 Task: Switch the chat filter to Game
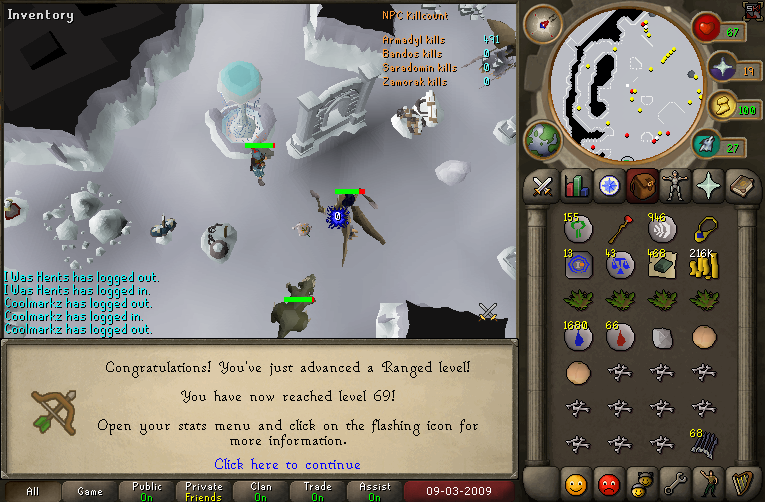click(x=90, y=492)
